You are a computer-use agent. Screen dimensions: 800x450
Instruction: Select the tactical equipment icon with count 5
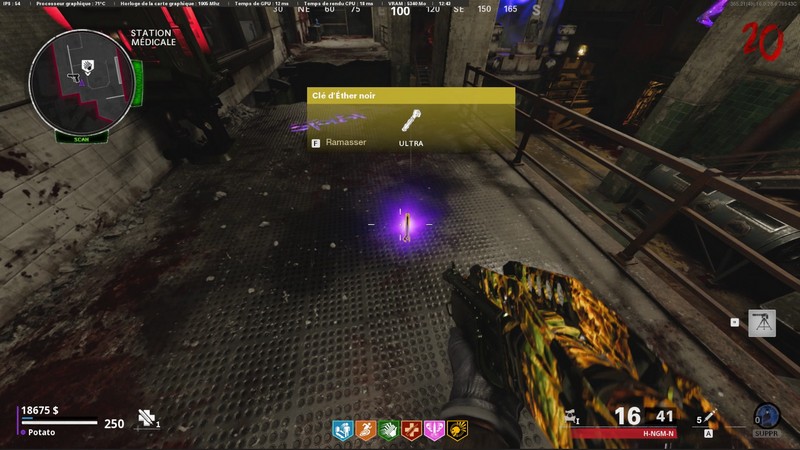pos(709,418)
